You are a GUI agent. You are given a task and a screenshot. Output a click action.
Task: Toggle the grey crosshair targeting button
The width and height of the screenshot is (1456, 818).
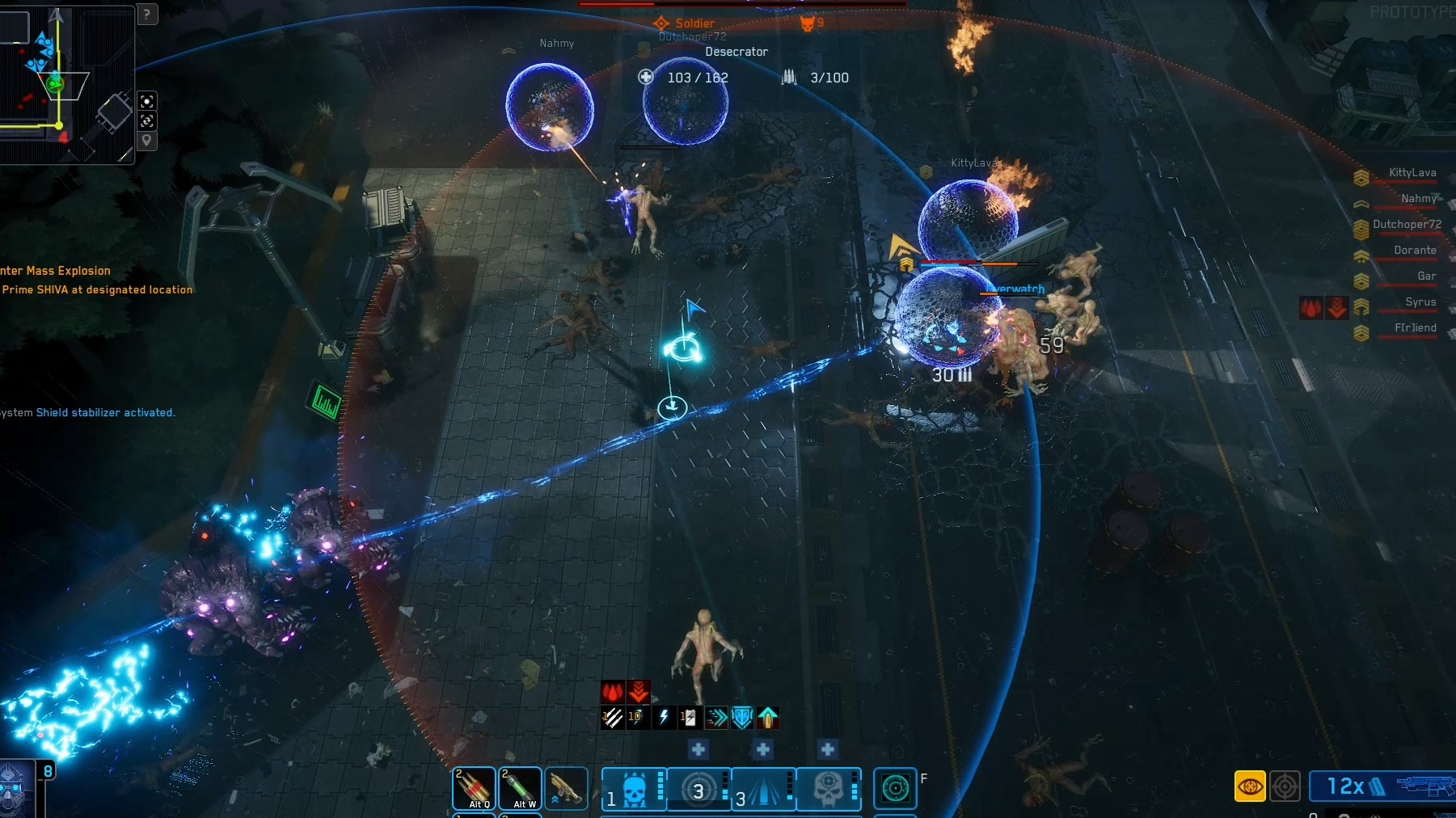click(1285, 786)
